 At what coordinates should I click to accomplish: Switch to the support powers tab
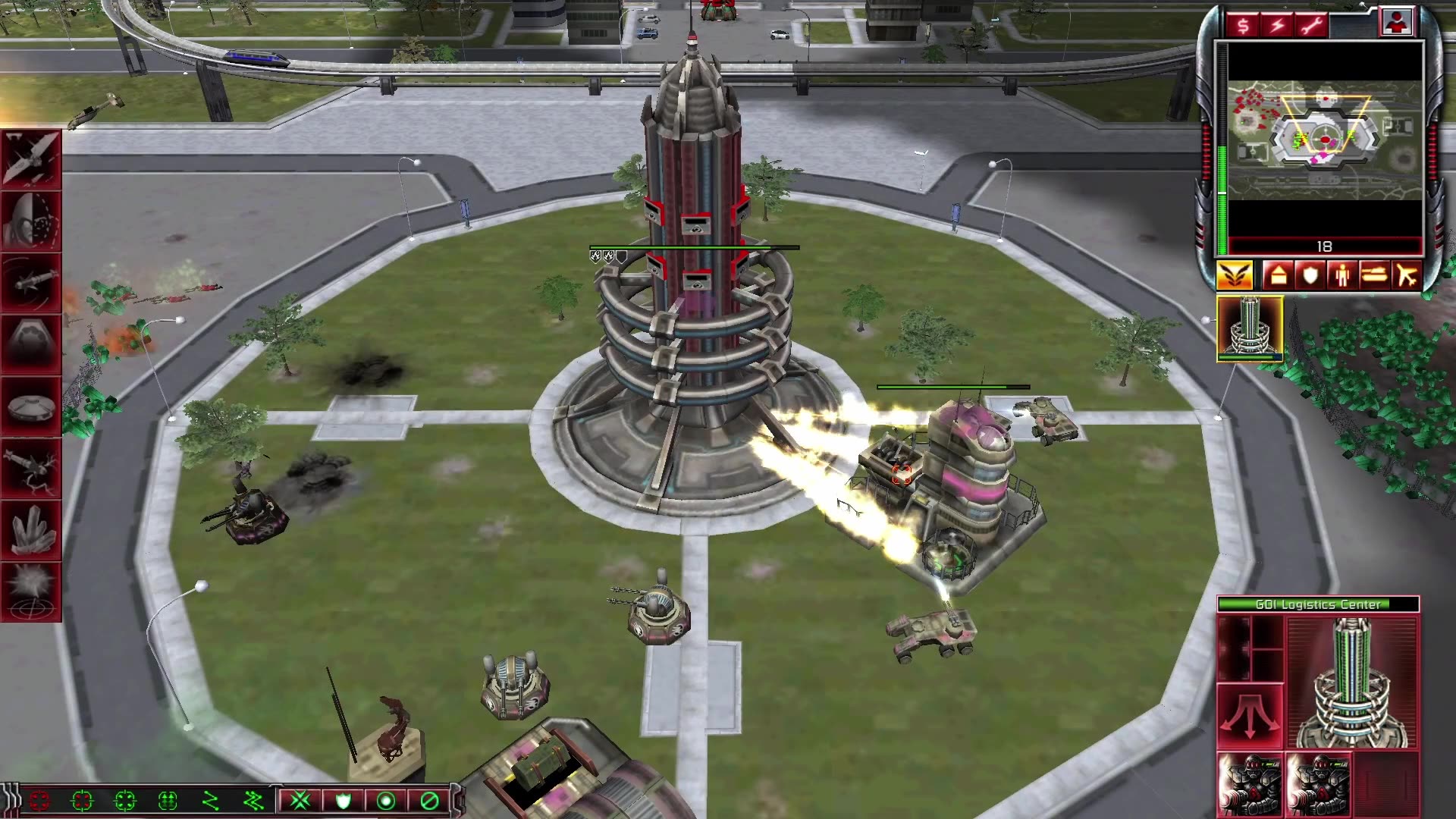(1234, 275)
